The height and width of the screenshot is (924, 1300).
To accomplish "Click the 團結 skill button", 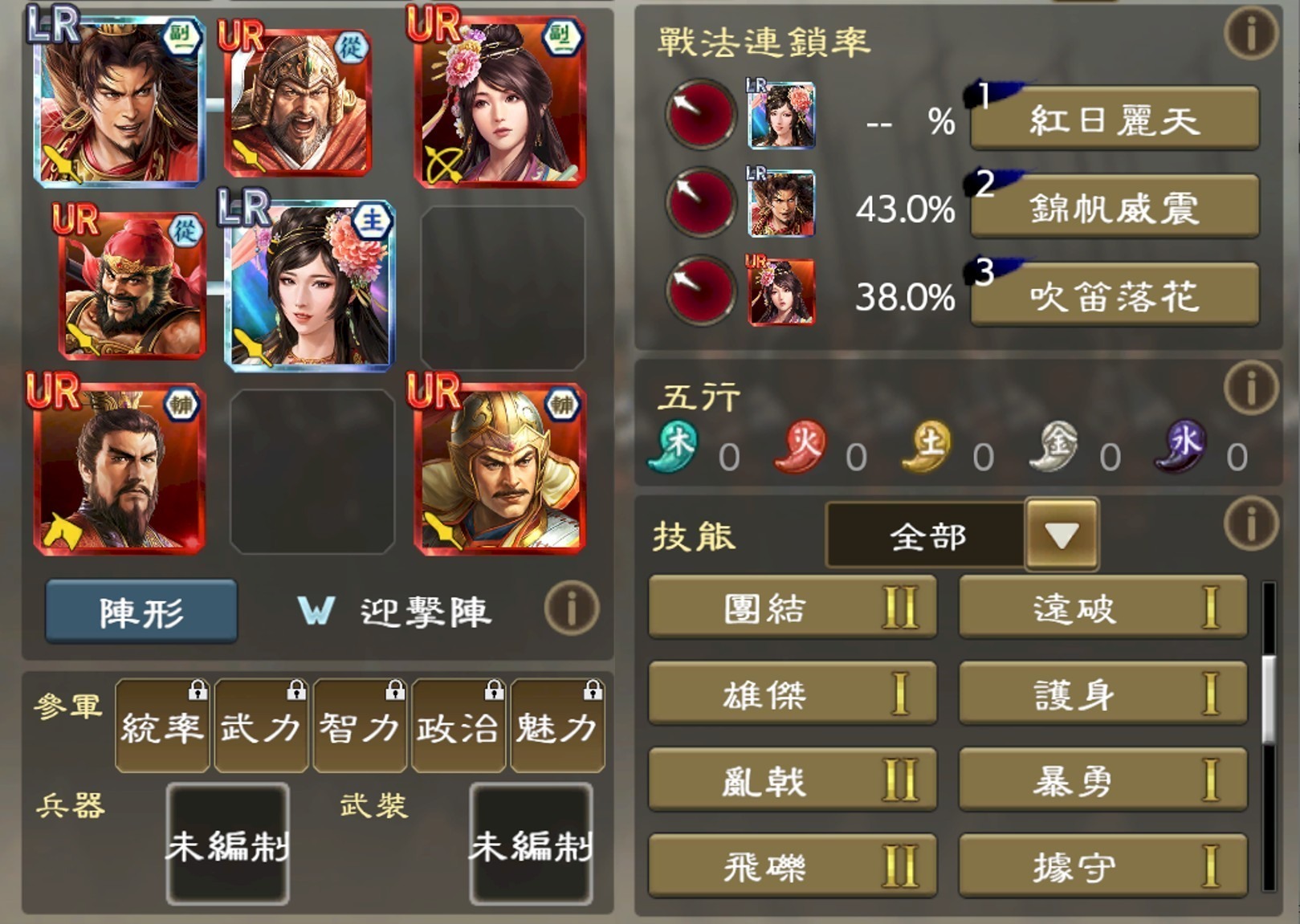I will click(791, 609).
